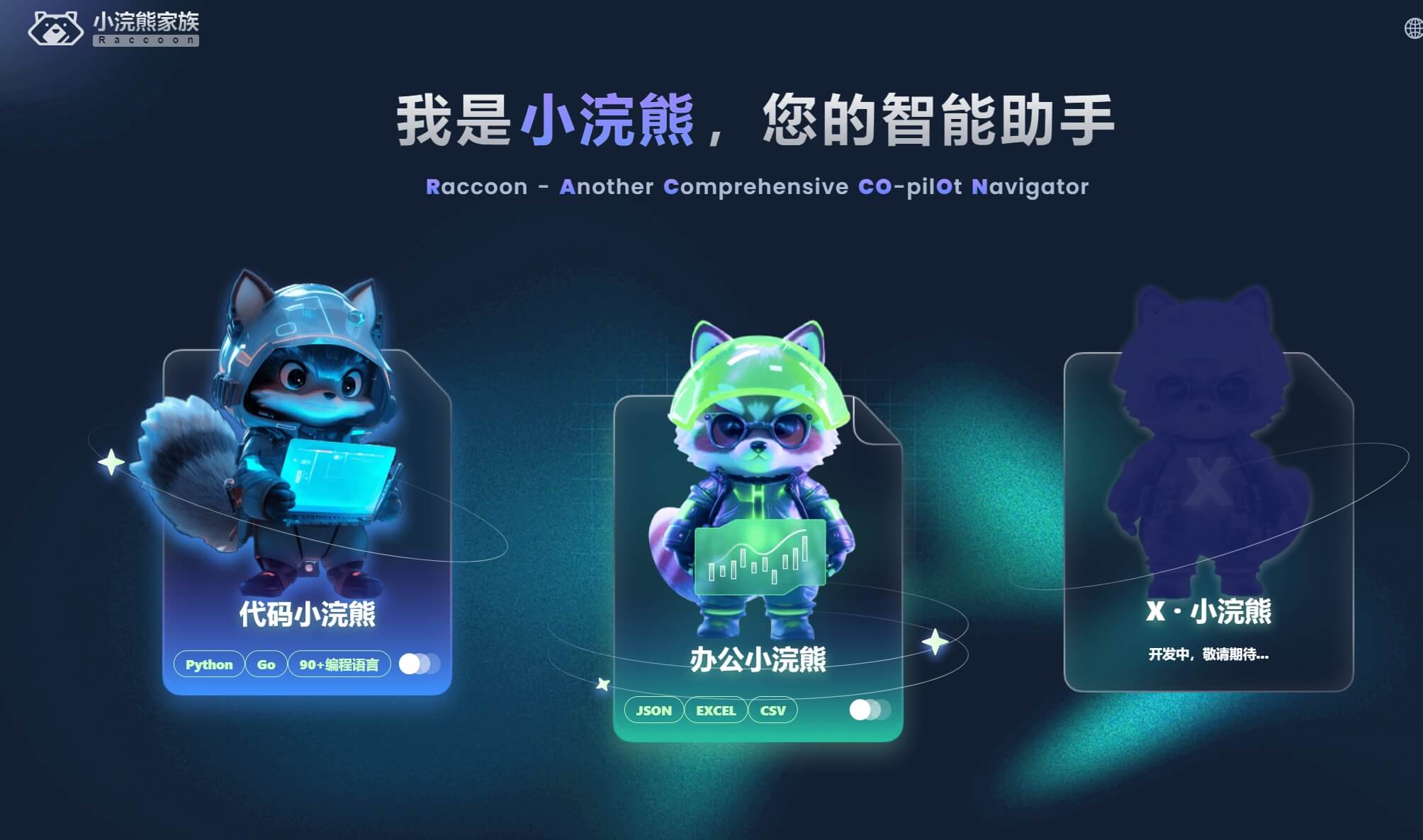Switch the 代码小浣熊 toggle to the right position
The height and width of the screenshot is (840, 1423).
(427, 664)
